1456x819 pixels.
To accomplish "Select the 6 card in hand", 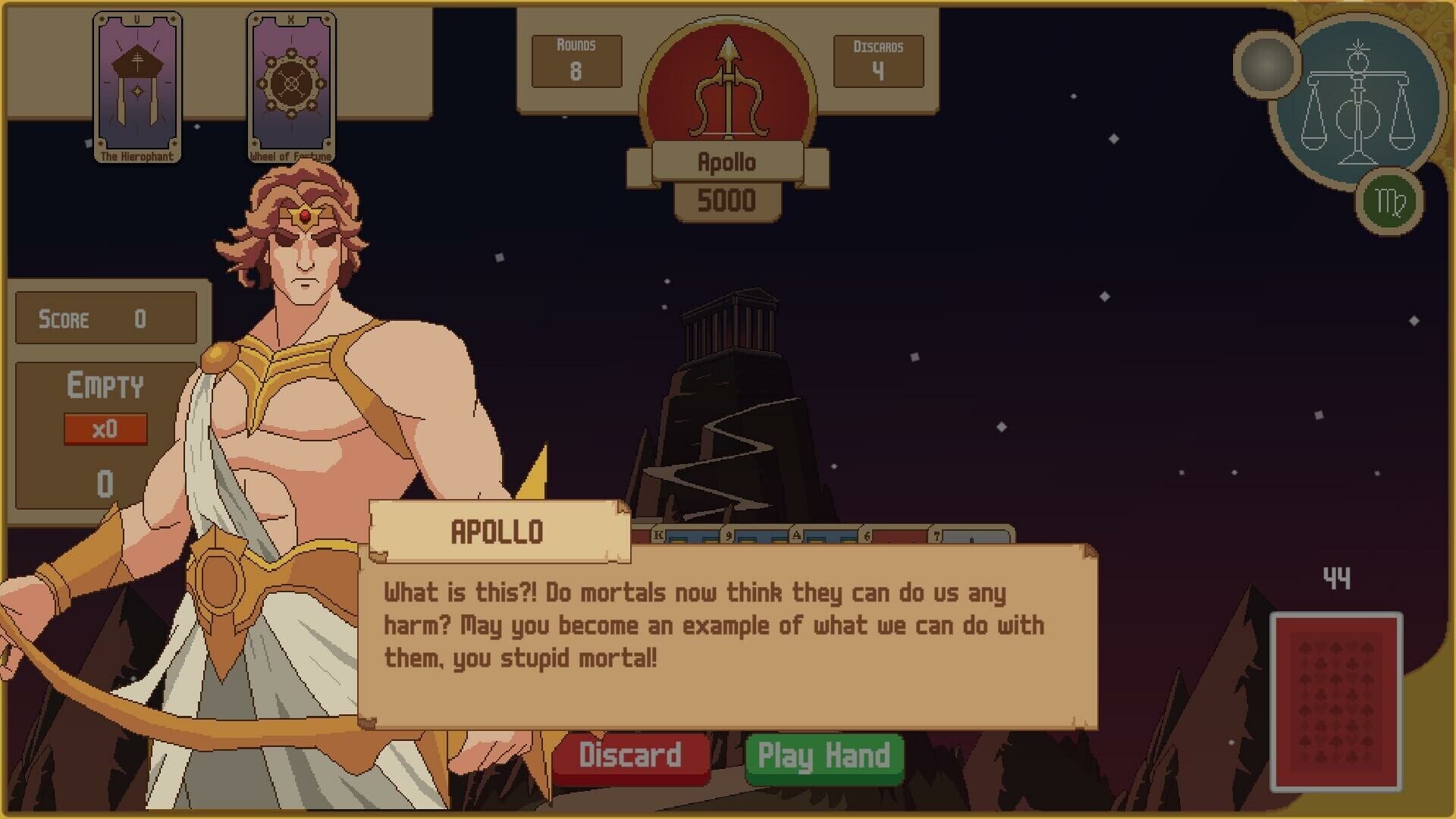I will point(867,535).
